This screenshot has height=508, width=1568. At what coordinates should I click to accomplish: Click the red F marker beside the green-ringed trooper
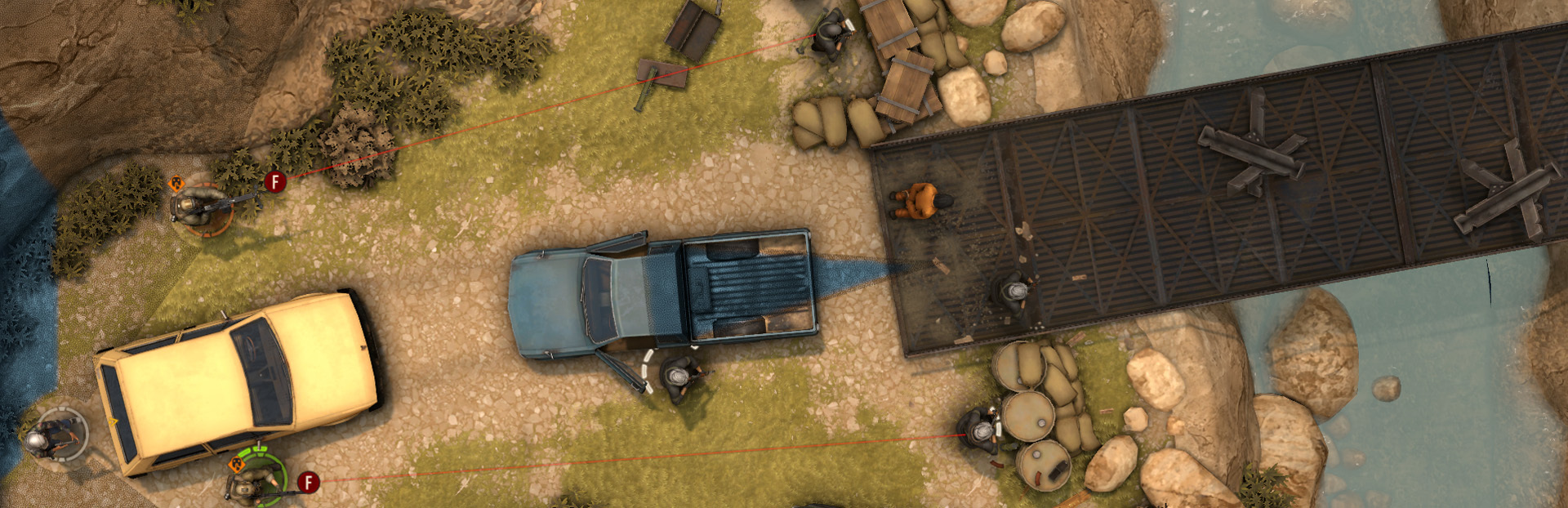pyautogui.click(x=308, y=482)
